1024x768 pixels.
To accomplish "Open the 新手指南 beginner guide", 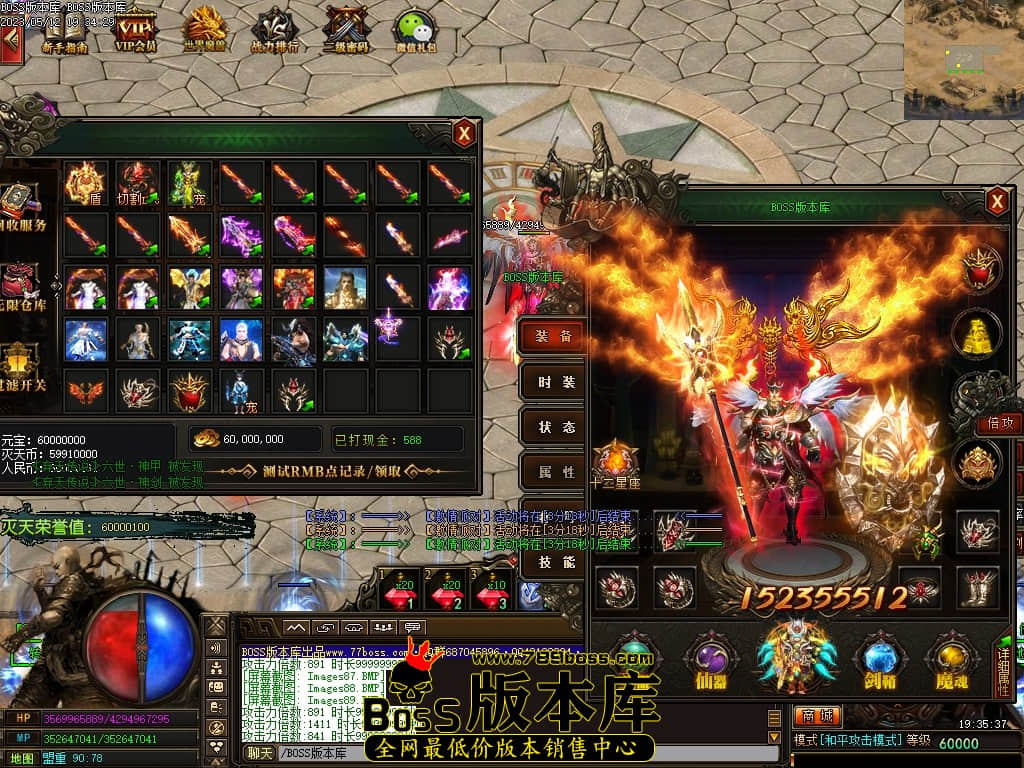I will (x=65, y=30).
